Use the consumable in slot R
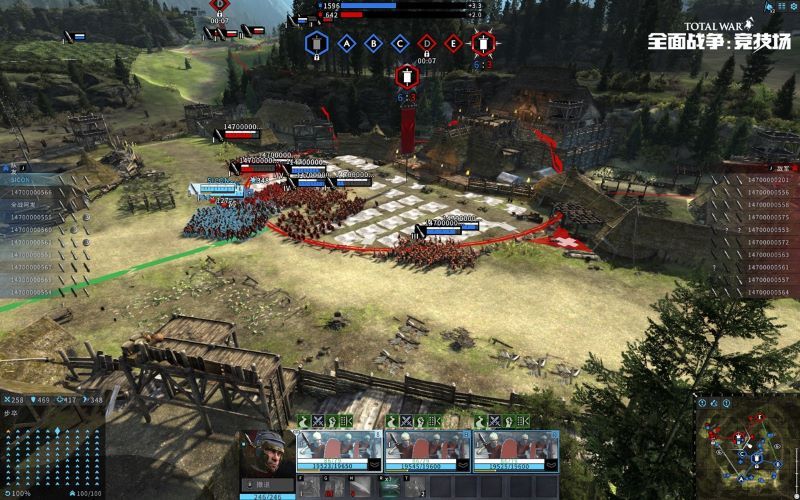The width and height of the screenshot is (800, 500). pyautogui.click(x=391, y=488)
